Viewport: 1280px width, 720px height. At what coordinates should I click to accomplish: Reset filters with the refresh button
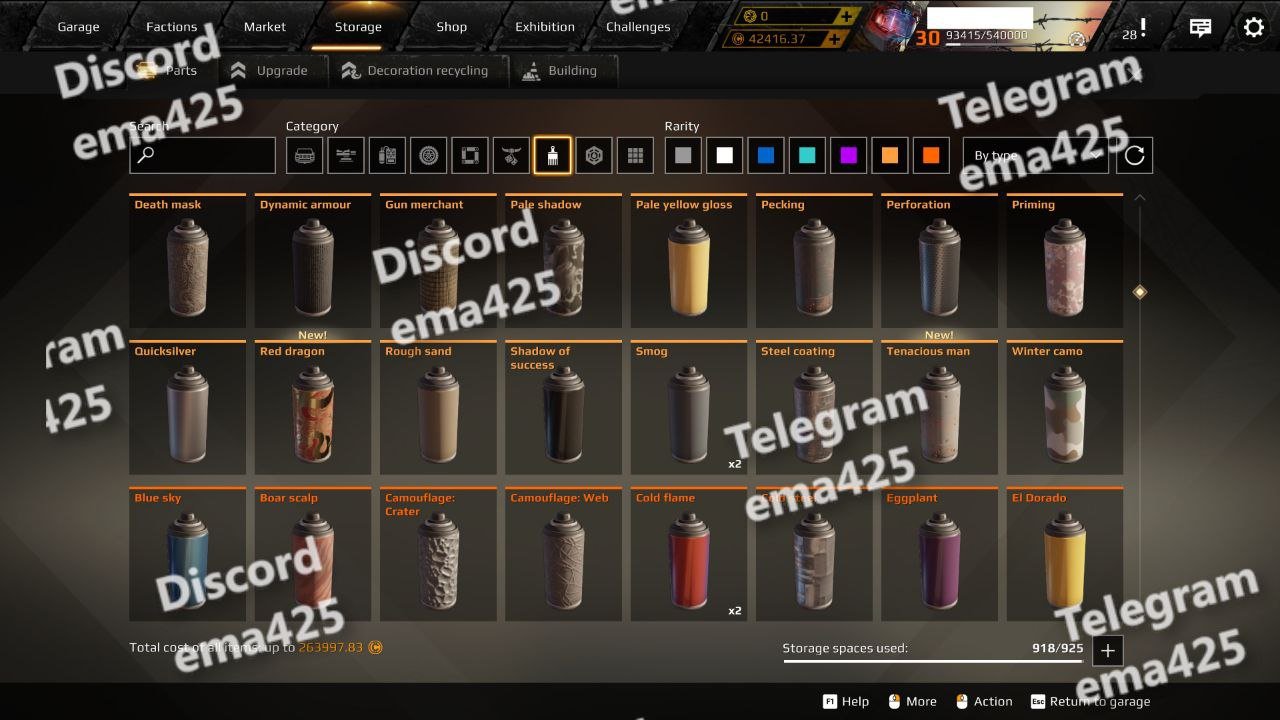pyautogui.click(x=1134, y=155)
